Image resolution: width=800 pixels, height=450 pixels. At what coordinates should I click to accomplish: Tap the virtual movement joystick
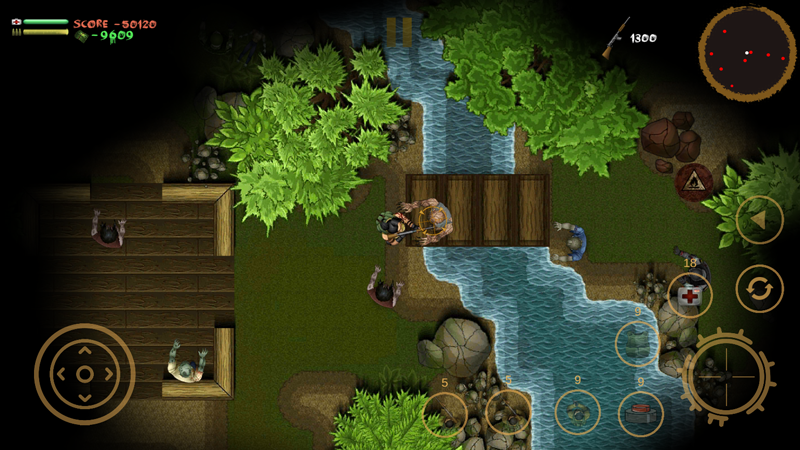pos(85,374)
